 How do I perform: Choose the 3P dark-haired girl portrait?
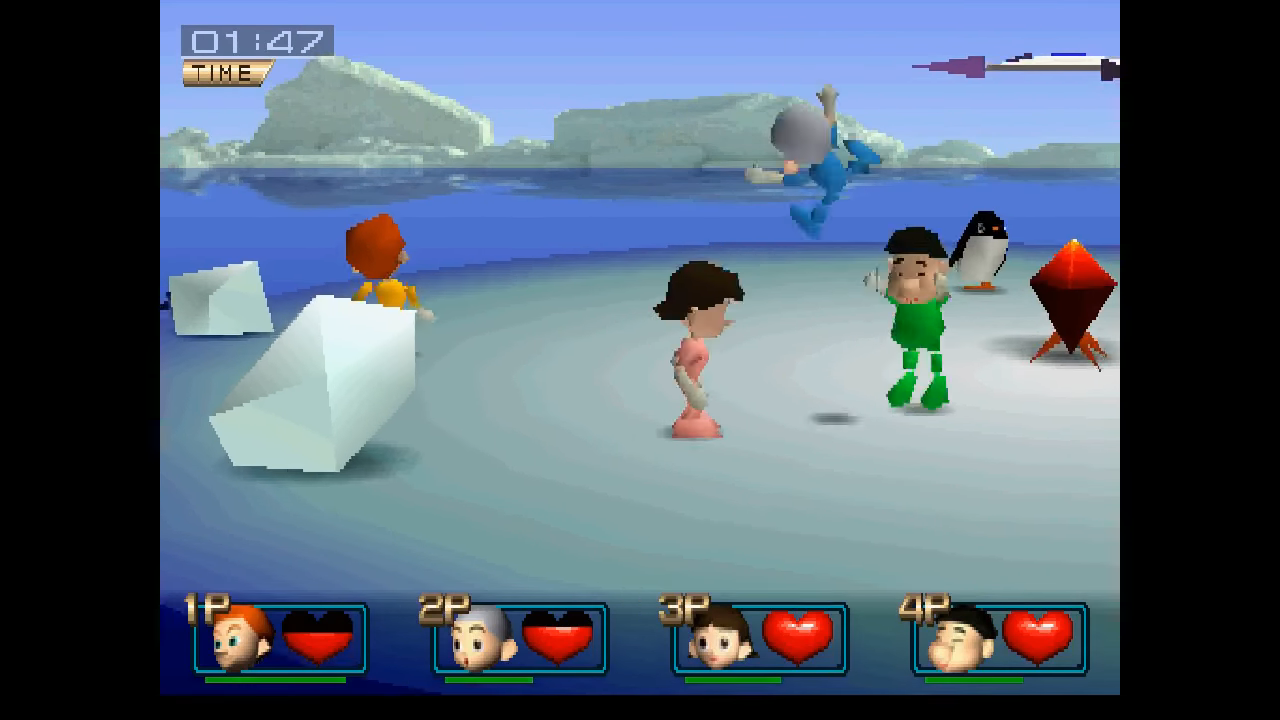click(720, 638)
